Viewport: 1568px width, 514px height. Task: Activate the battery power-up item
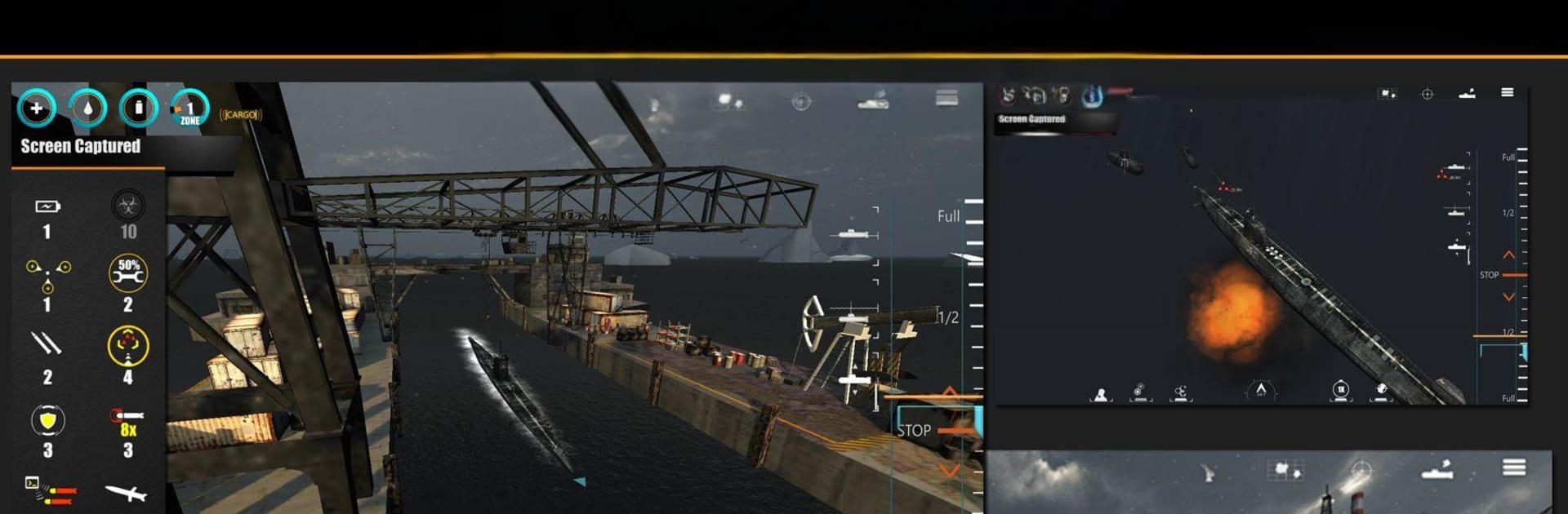tap(47, 207)
